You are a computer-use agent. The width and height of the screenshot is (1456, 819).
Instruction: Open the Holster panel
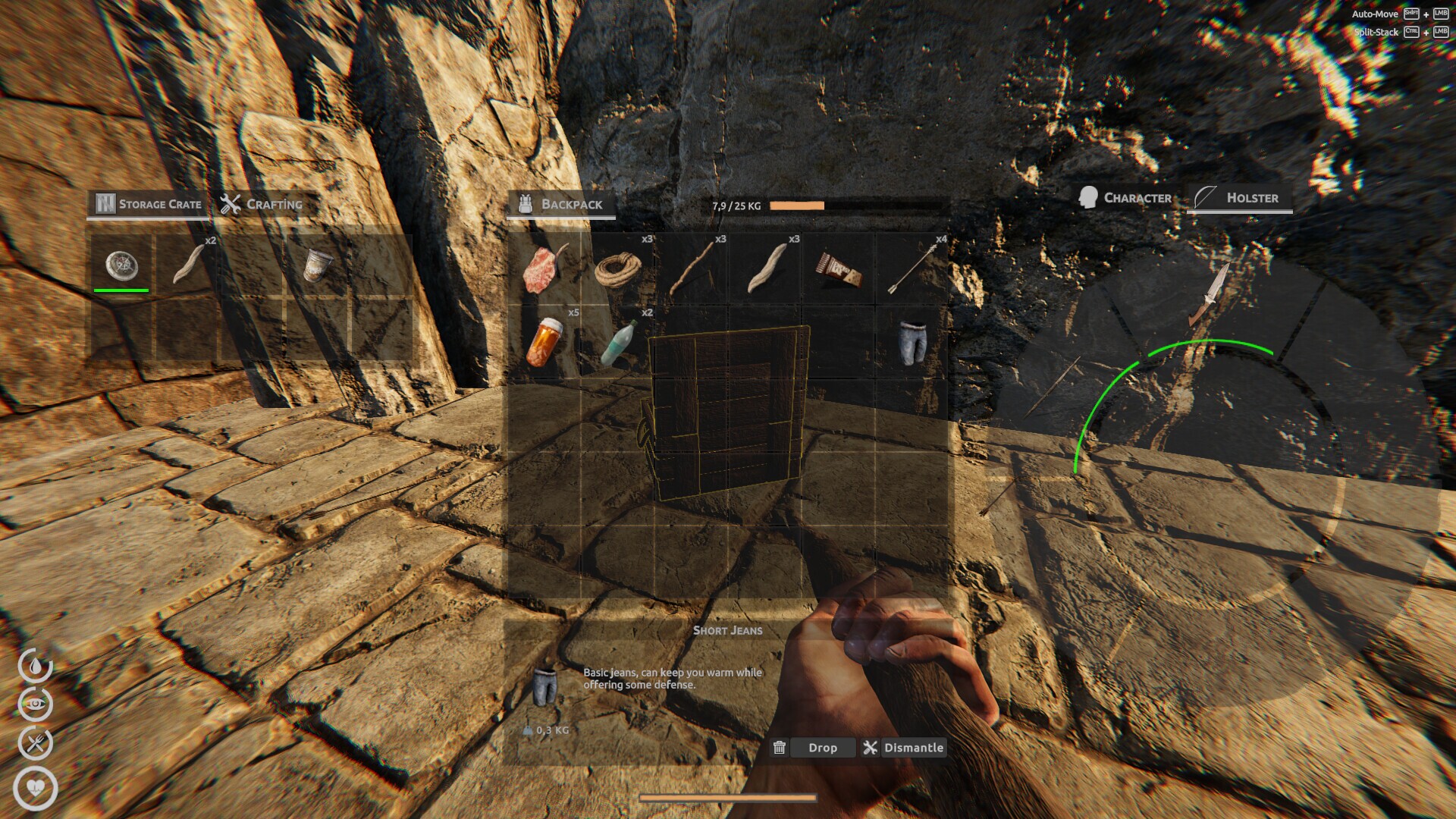pyautogui.click(x=1239, y=198)
